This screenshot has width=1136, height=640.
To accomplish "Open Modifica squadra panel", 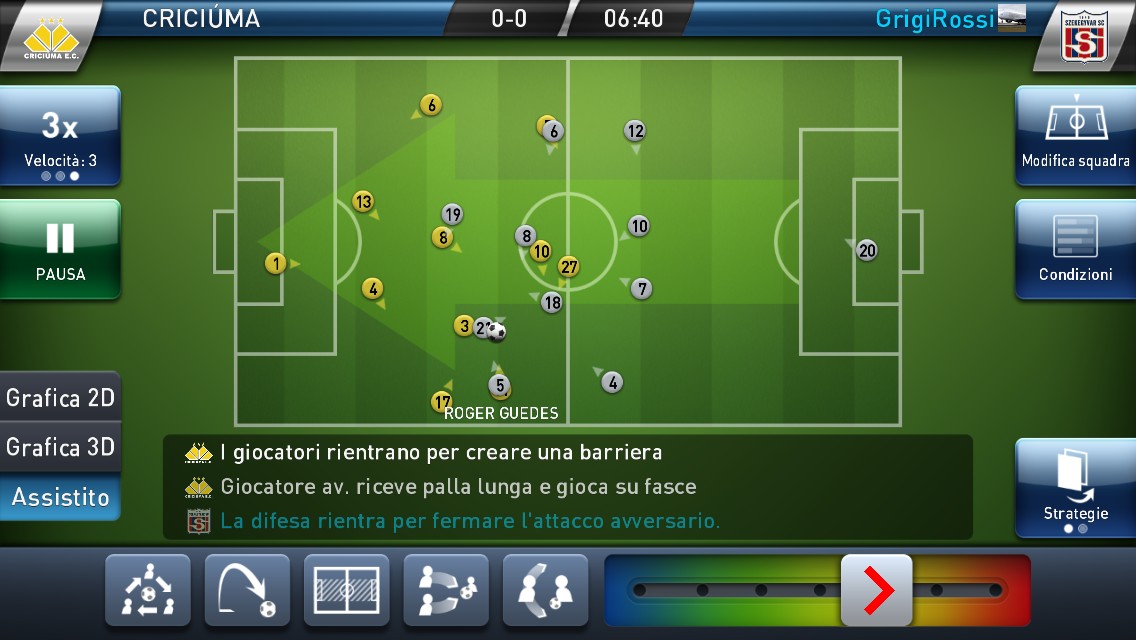I will click(1075, 136).
